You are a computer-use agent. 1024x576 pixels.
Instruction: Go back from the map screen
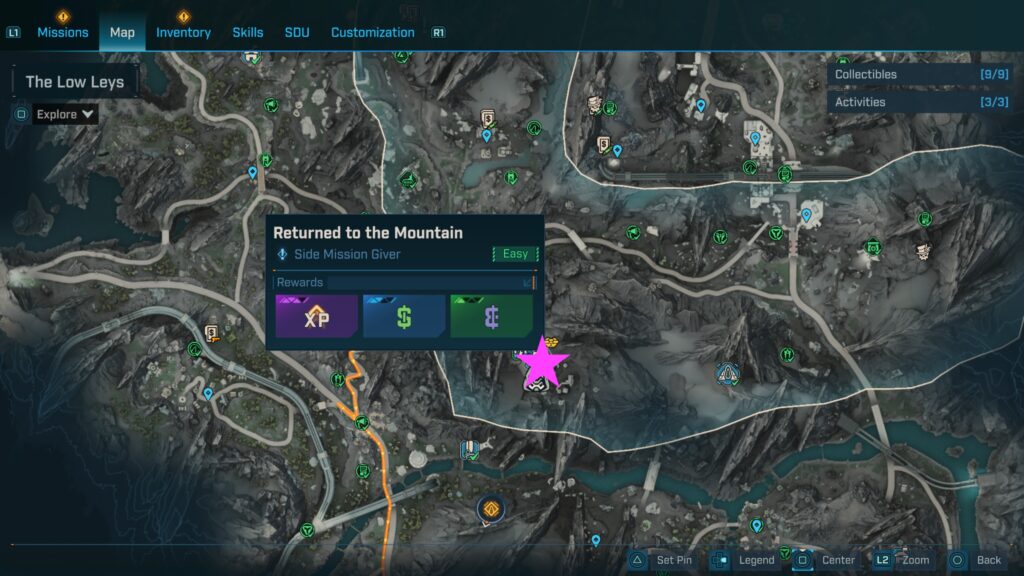[976, 560]
